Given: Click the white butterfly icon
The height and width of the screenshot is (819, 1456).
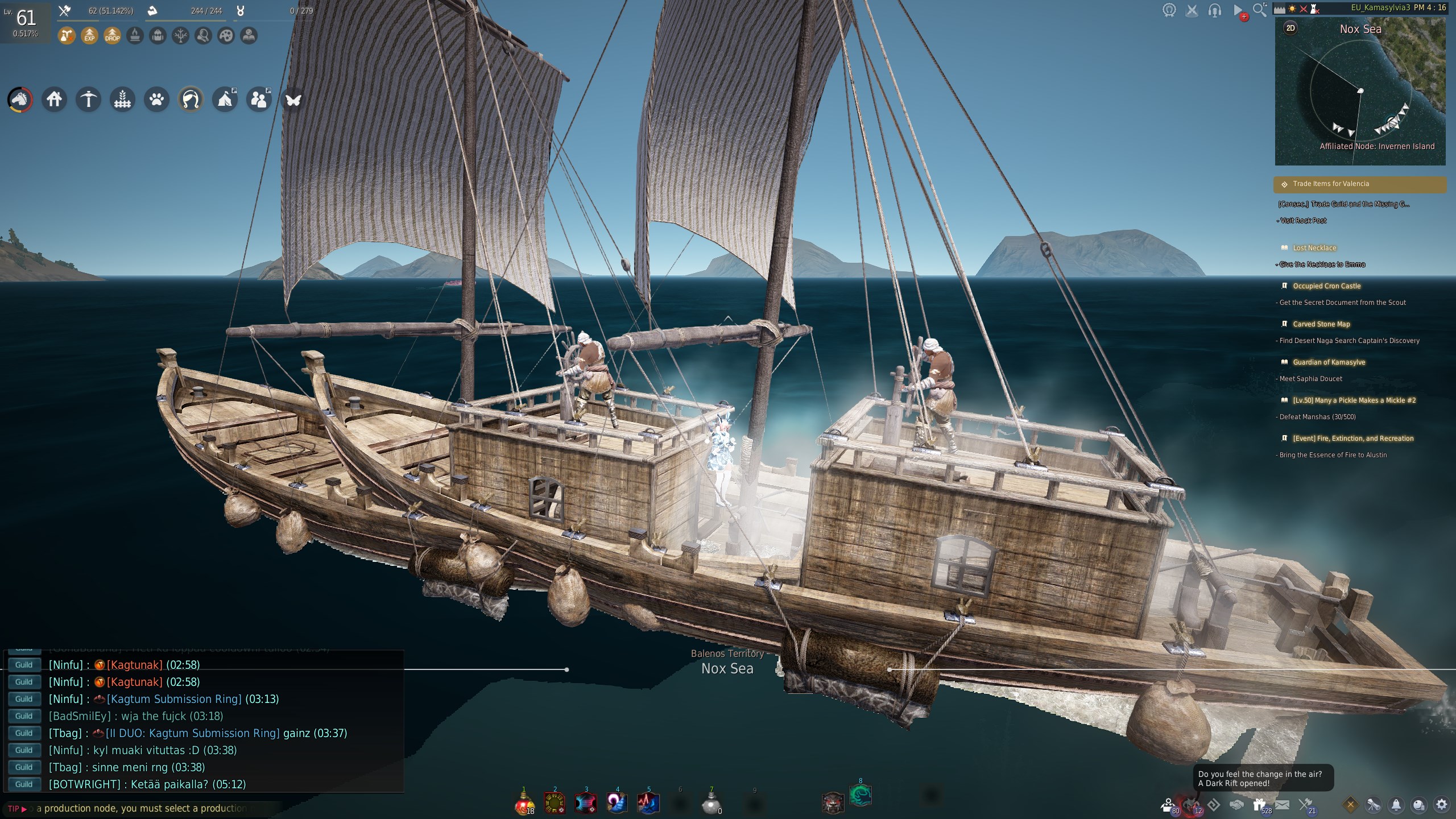Looking at the screenshot, I should pos(293,100).
